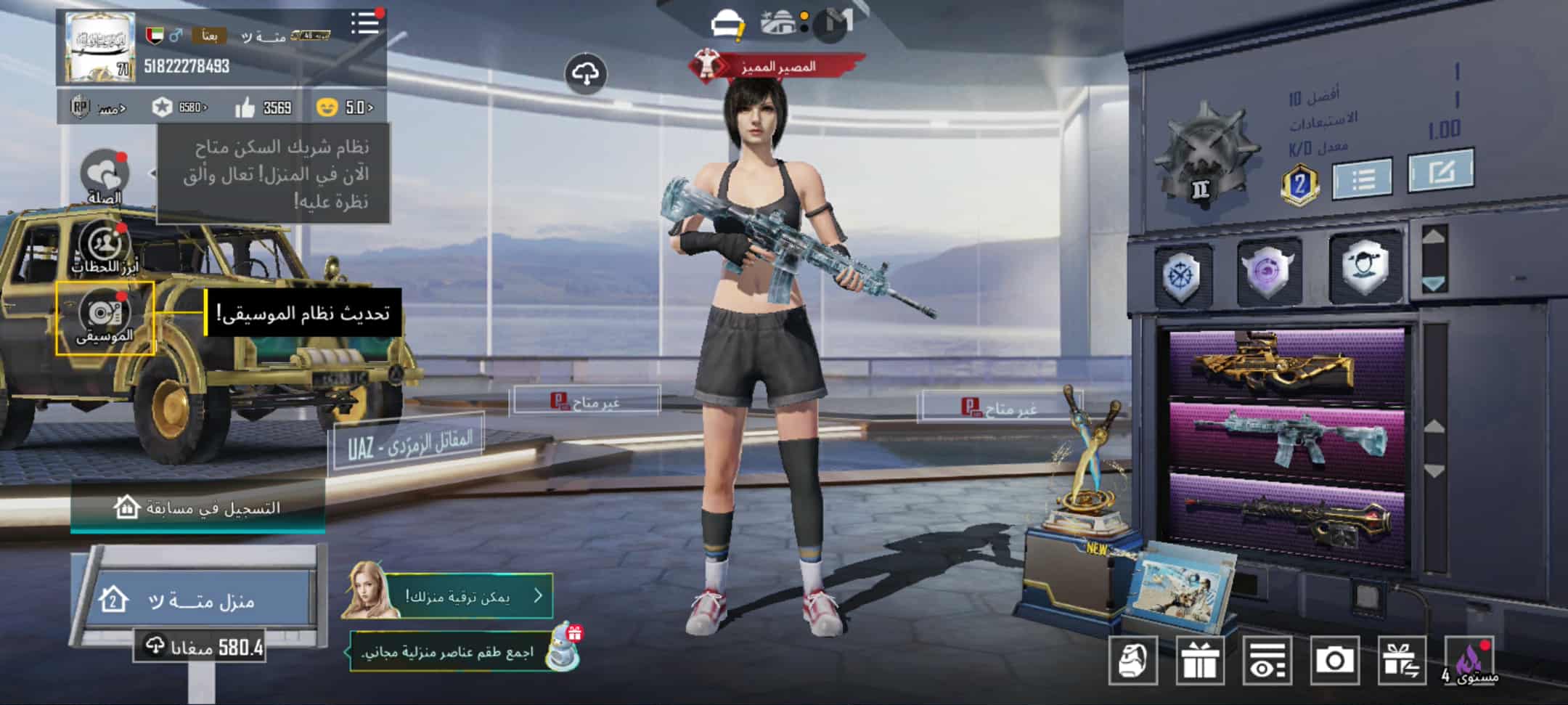Open the camera photo mode
Viewport: 1568px width, 705px height.
click(x=1334, y=660)
